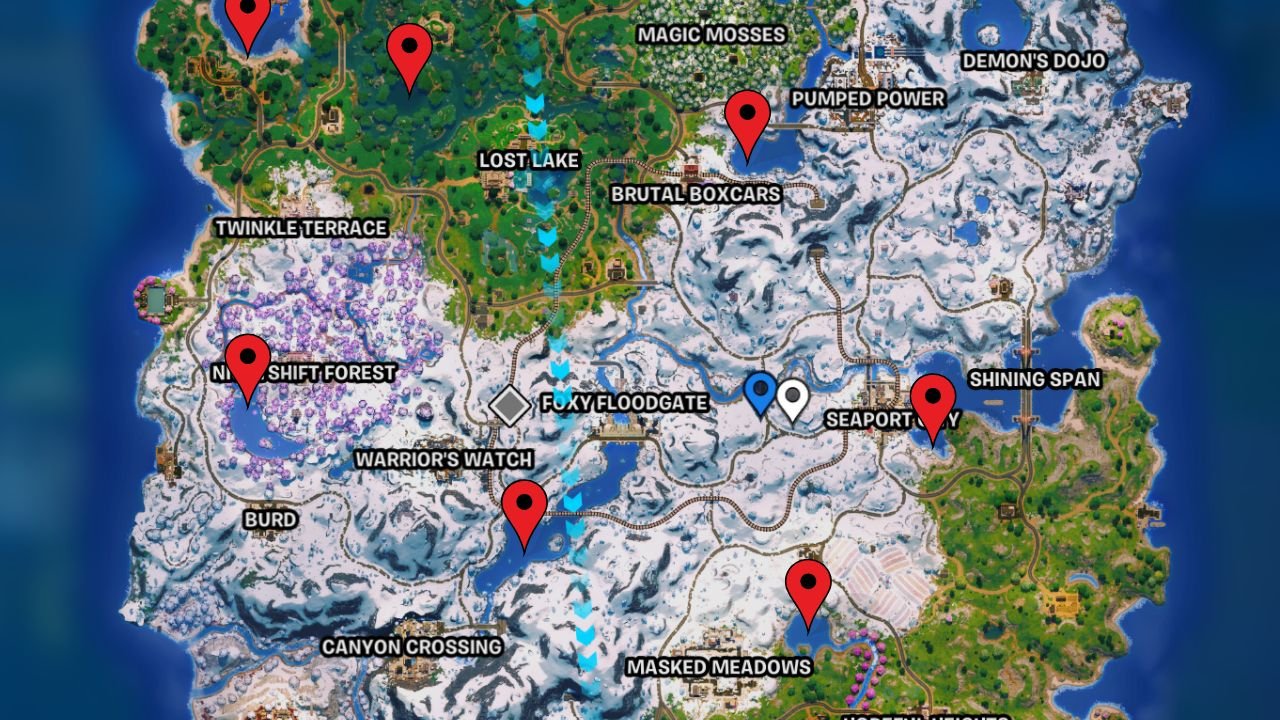1280x720 pixels.
Task: Click the Magic Mosses label
Action: click(x=713, y=33)
